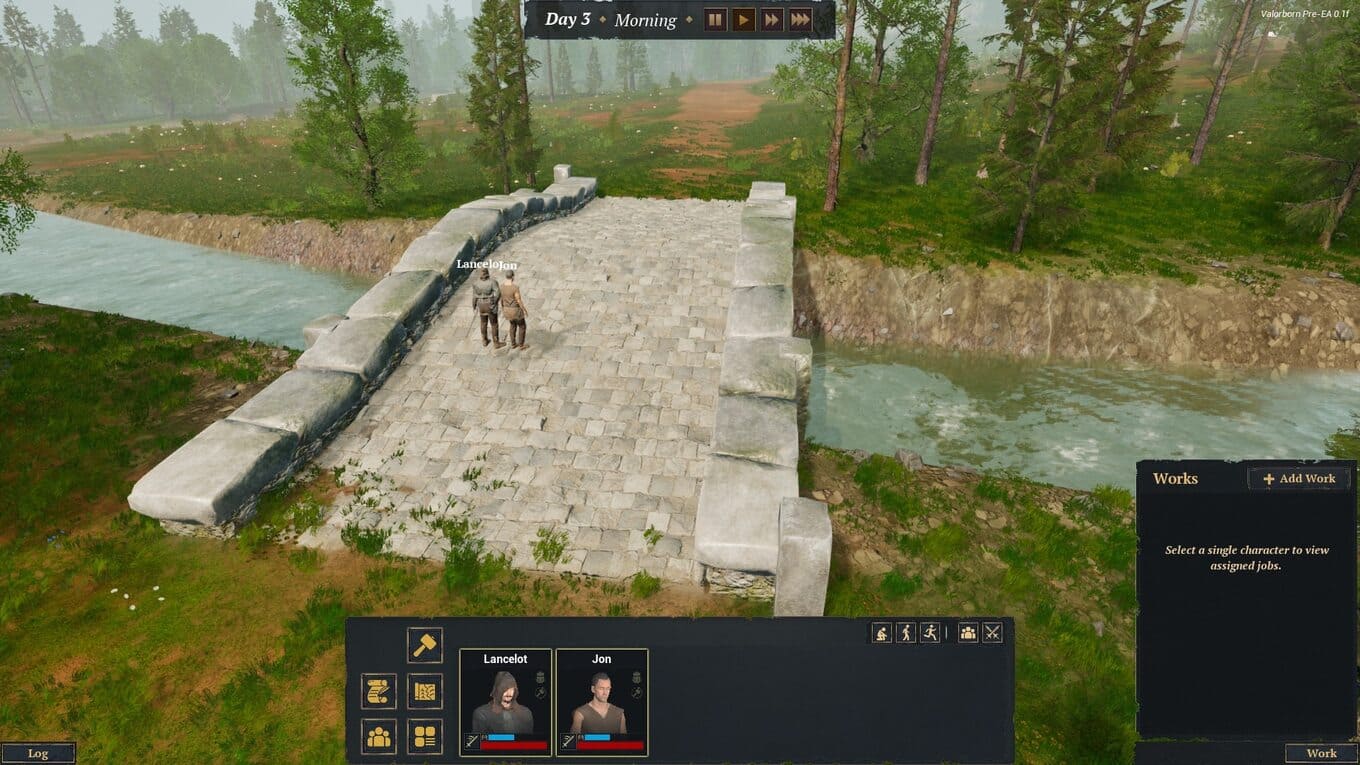Select Jon's character portrait

pyautogui.click(x=601, y=702)
